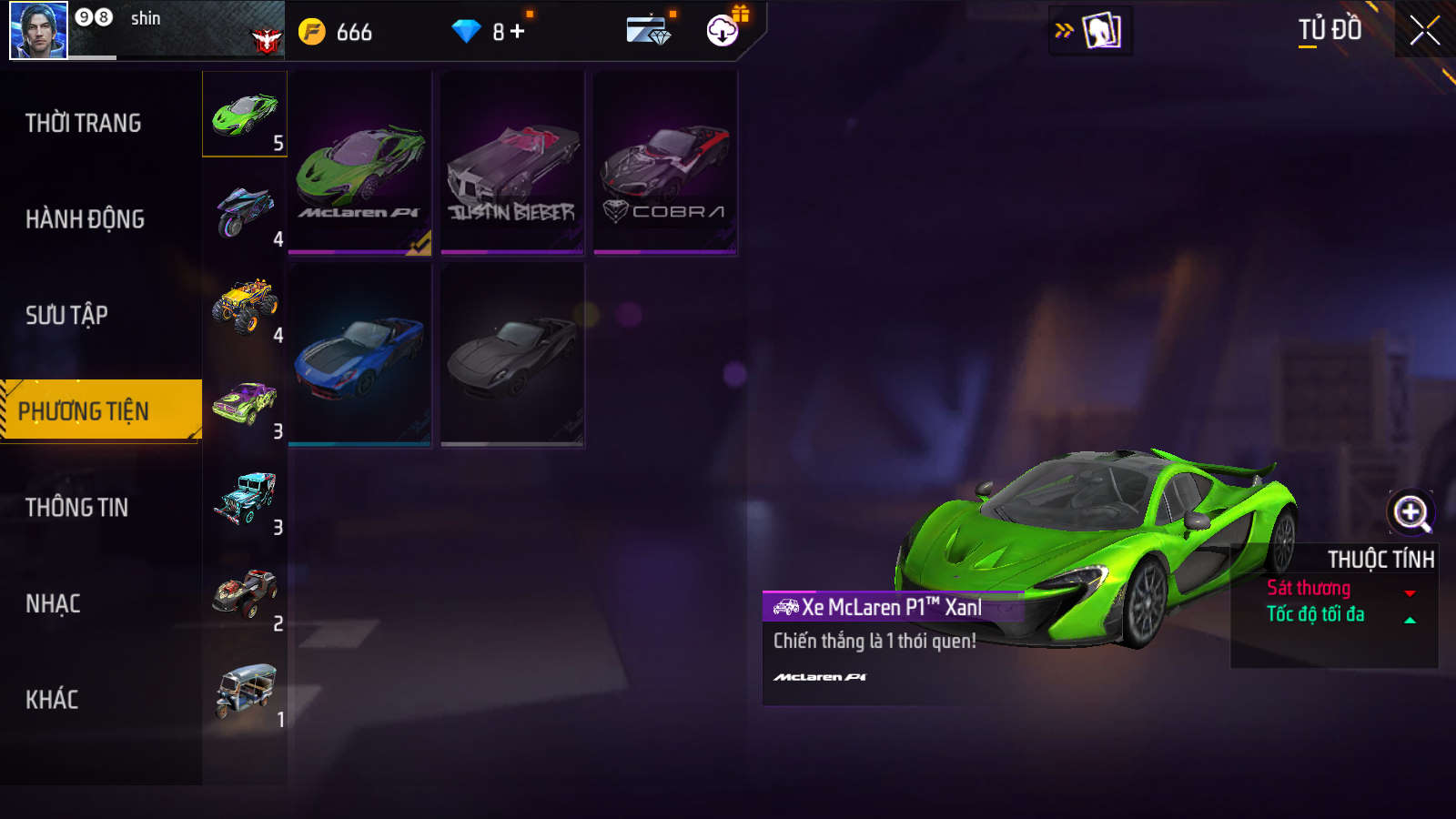Image resolution: width=1456 pixels, height=819 pixels.
Task: Select the Justin Bieber car skin
Action: (512, 164)
